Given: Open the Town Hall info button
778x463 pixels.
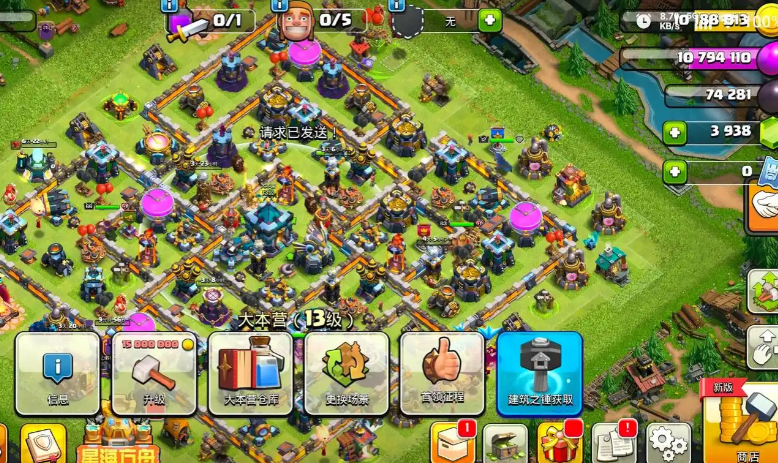Looking at the screenshot, I should point(58,372).
